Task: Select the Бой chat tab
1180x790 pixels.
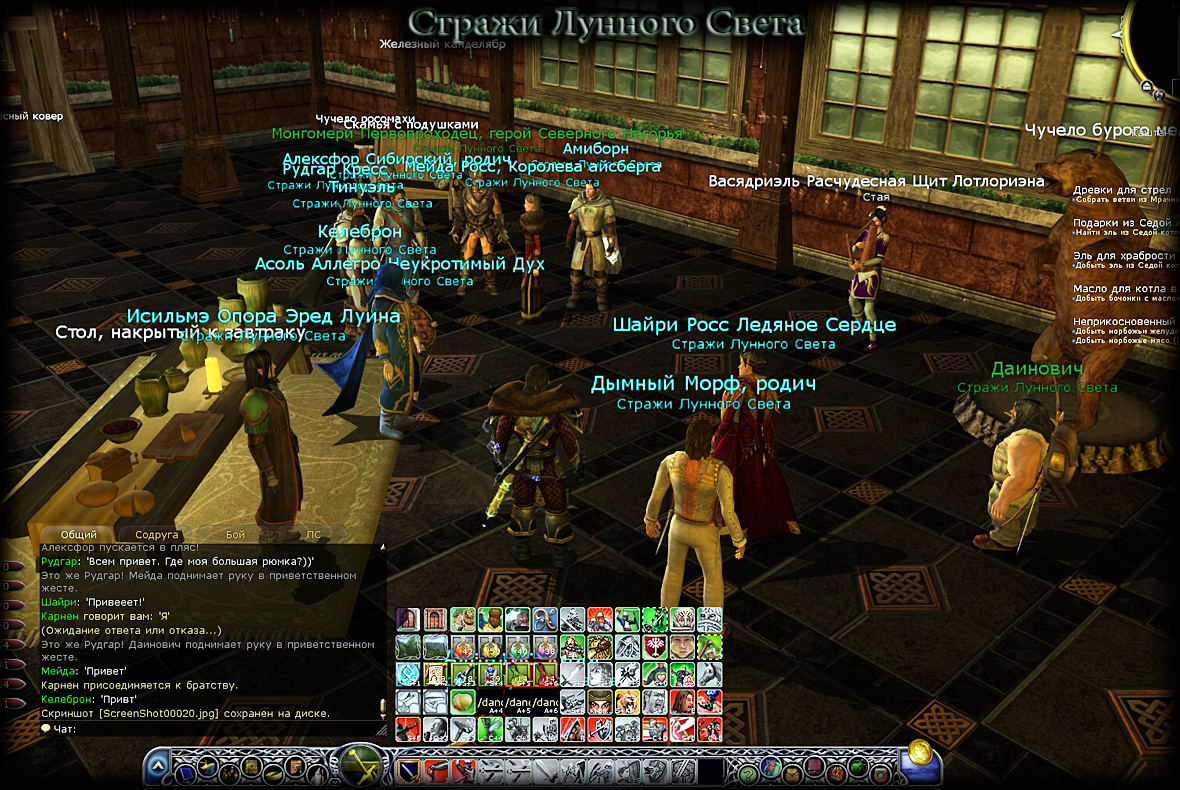Action: pyautogui.click(x=235, y=535)
